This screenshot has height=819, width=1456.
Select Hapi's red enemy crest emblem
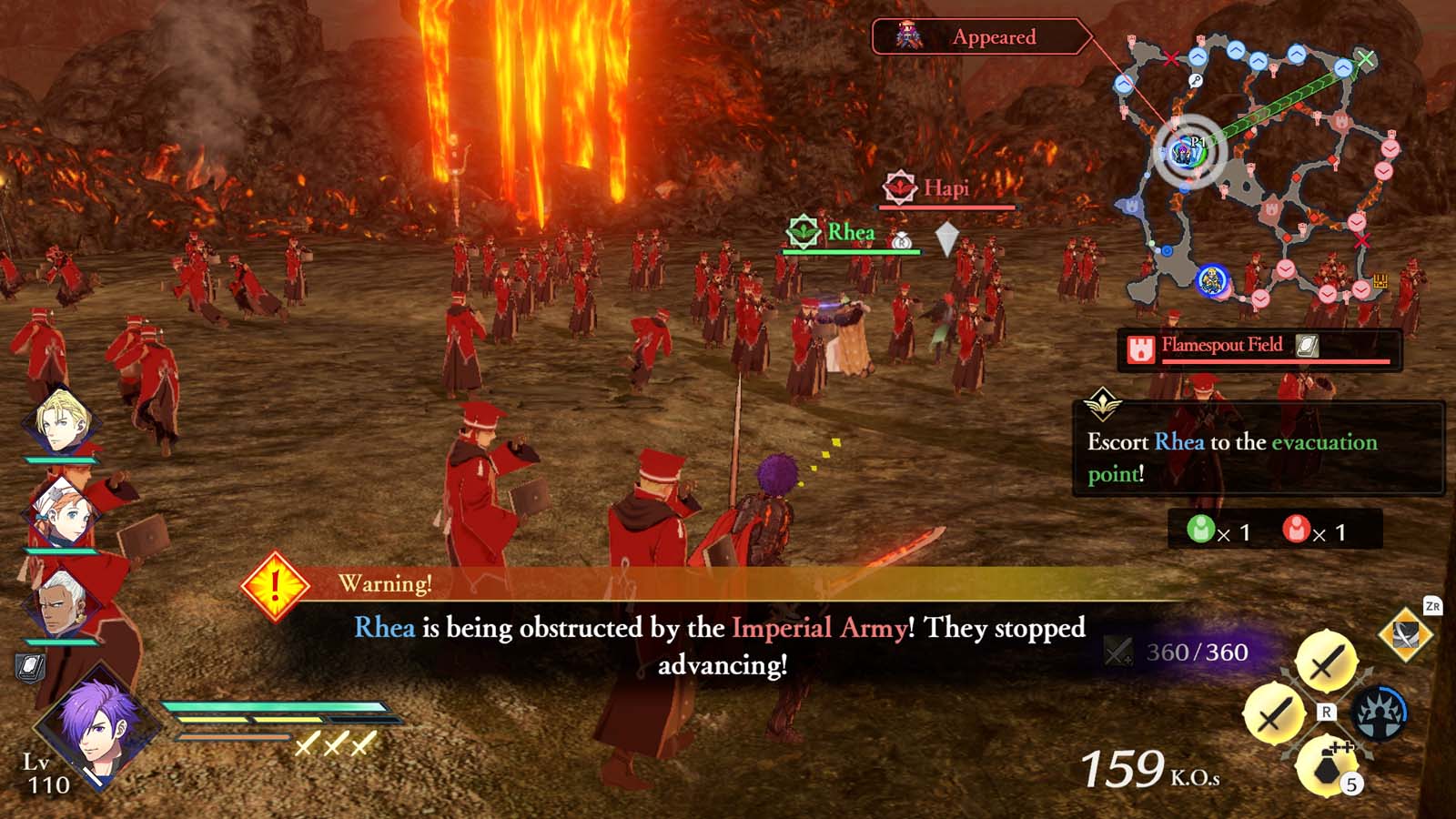[x=899, y=187]
